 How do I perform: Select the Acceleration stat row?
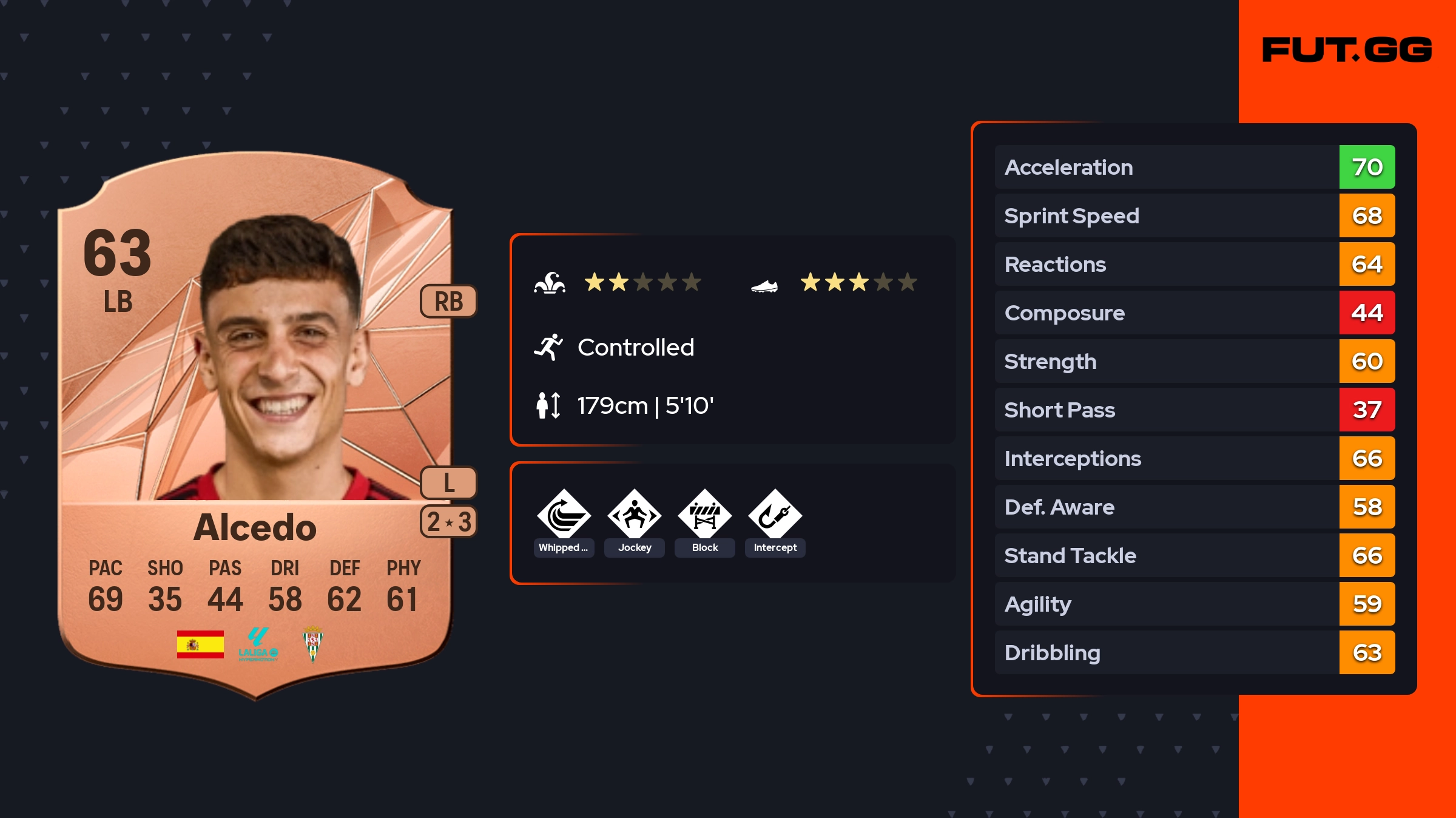(1195, 167)
